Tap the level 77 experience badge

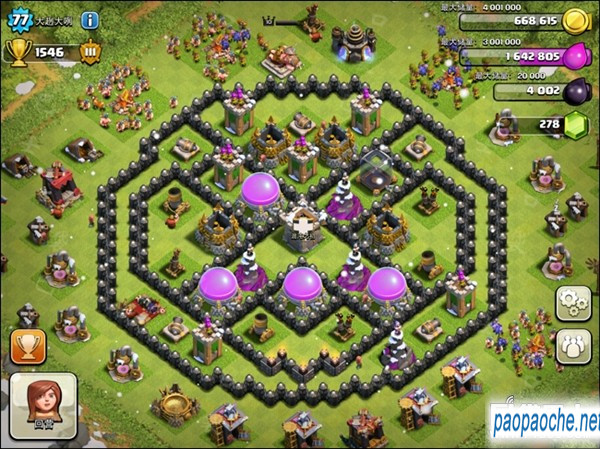tap(16, 17)
